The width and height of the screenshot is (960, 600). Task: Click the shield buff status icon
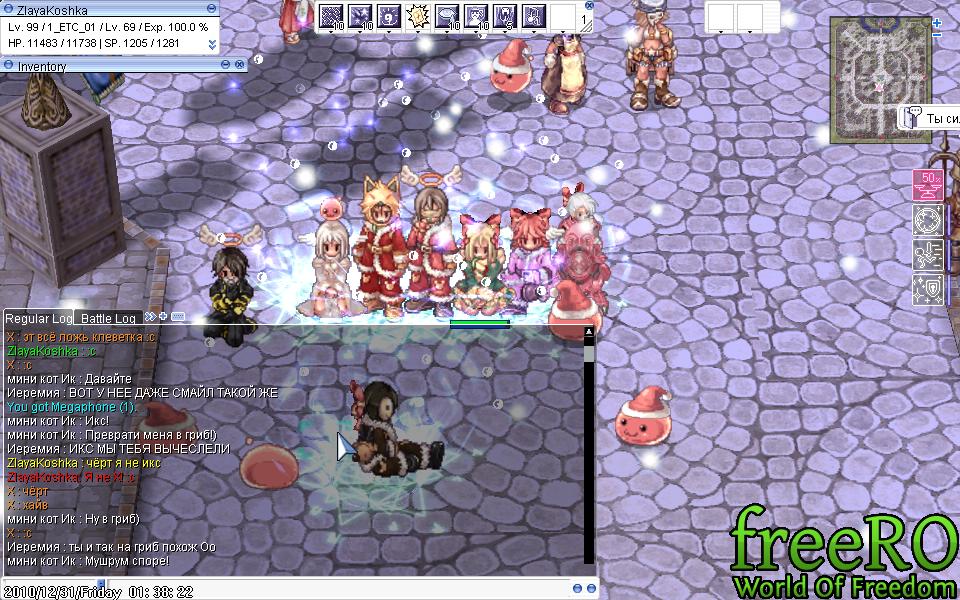click(928, 290)
